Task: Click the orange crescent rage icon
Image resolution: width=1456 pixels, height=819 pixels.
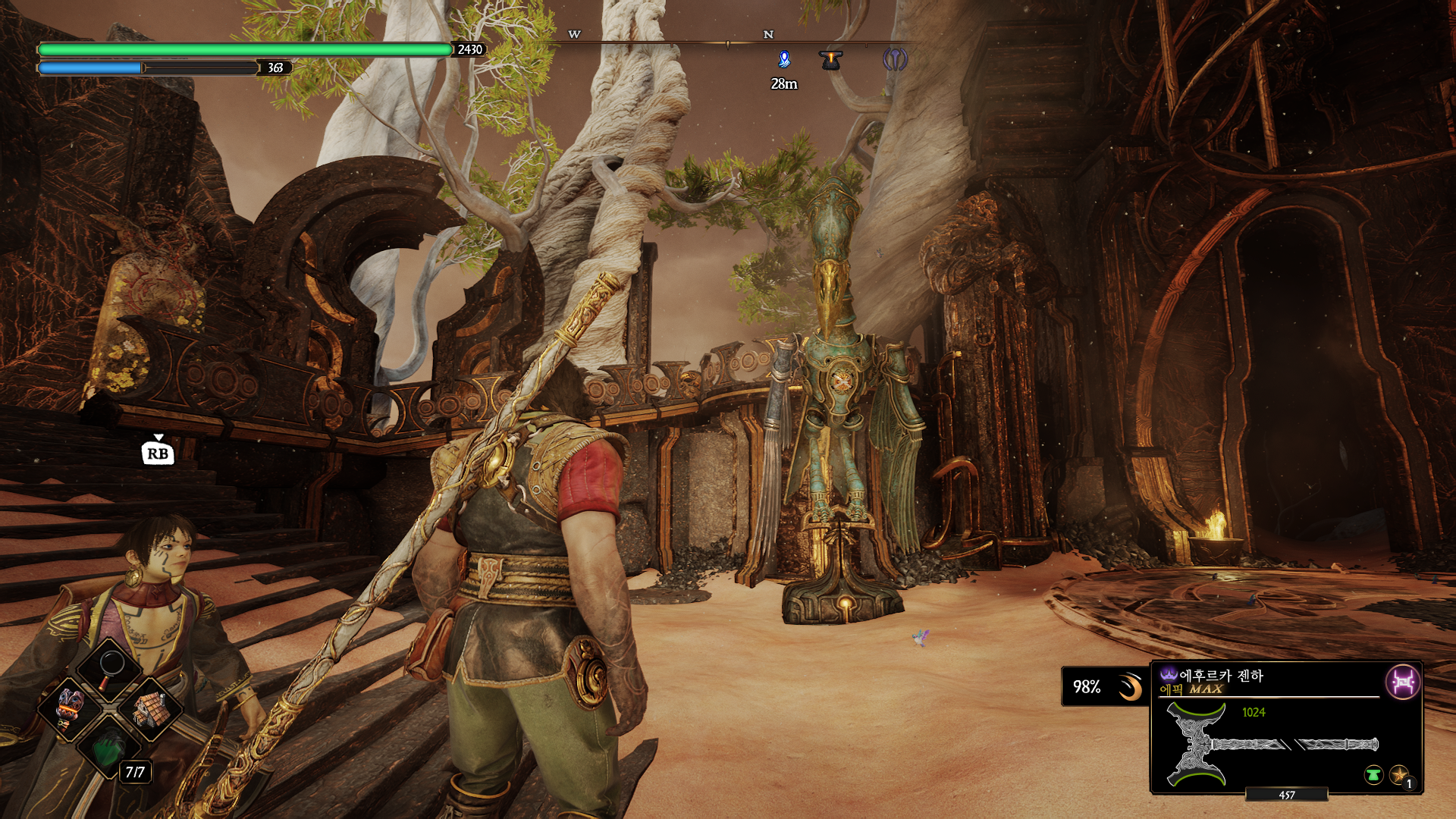Action: point(1130,687)
